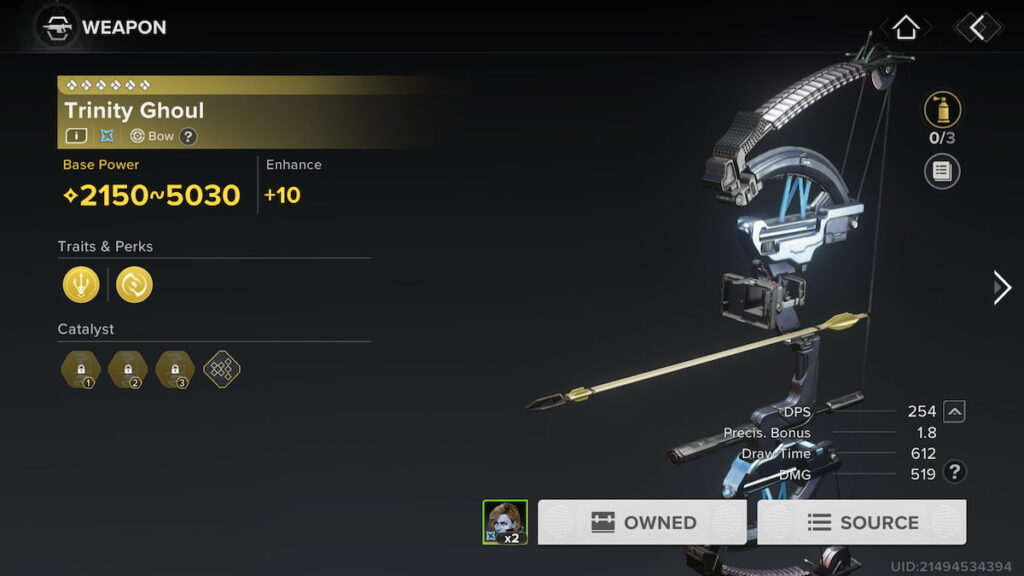Open locked catalyst slot 2
This screenshot has width=1024, height=576.
pyautogui.click(x=127, y=370)
